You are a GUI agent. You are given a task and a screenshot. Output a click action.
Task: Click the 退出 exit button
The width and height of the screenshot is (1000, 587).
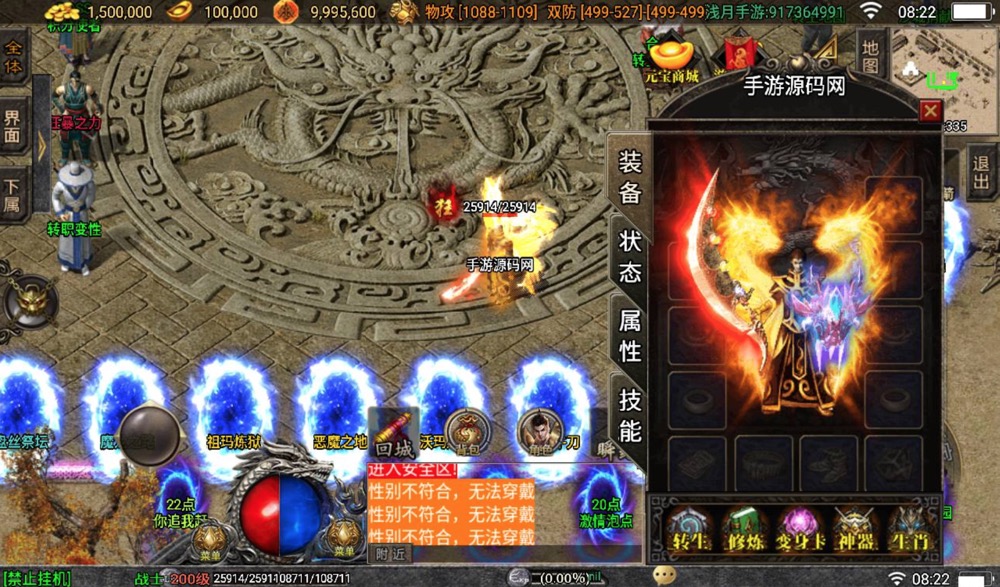(x=981, y=168)
